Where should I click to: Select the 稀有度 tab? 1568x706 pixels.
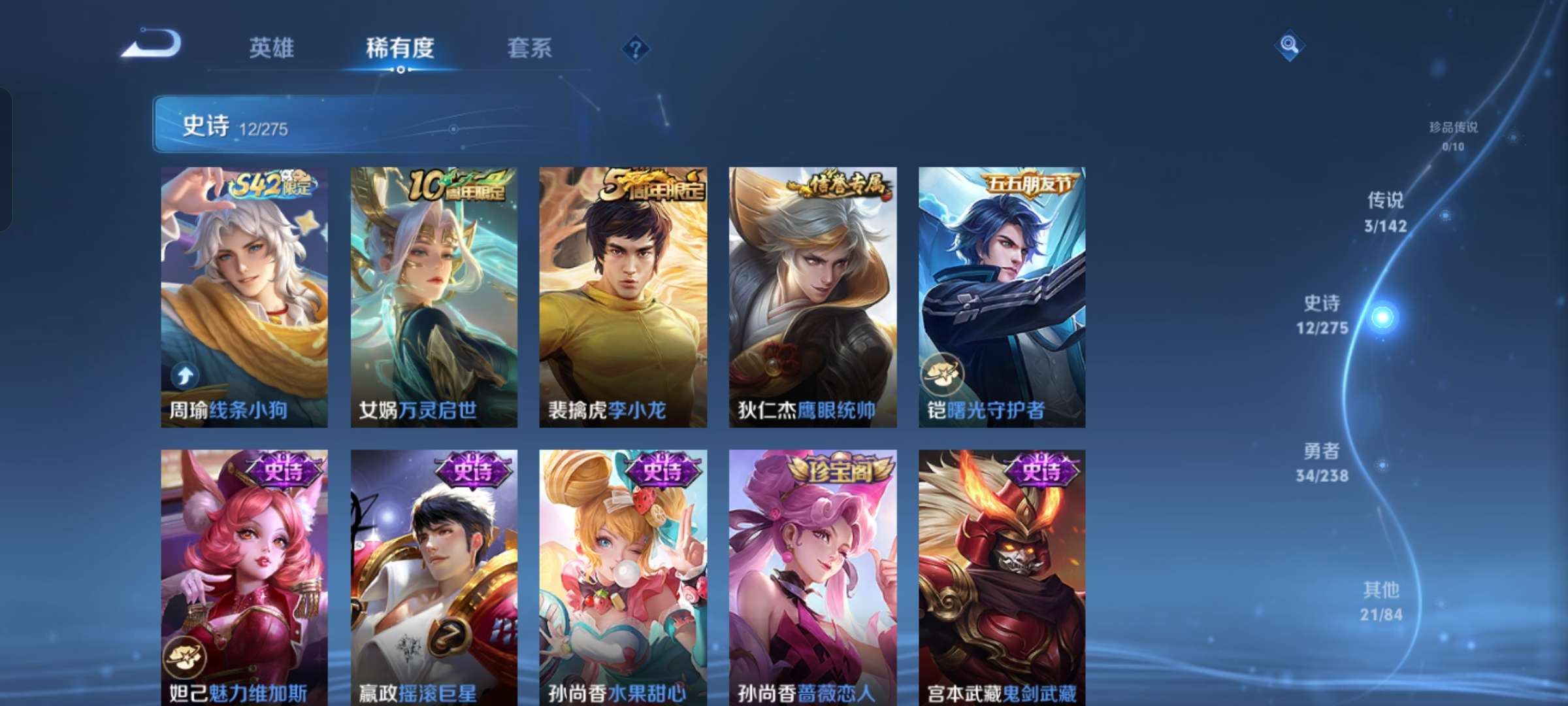point(401,48)
